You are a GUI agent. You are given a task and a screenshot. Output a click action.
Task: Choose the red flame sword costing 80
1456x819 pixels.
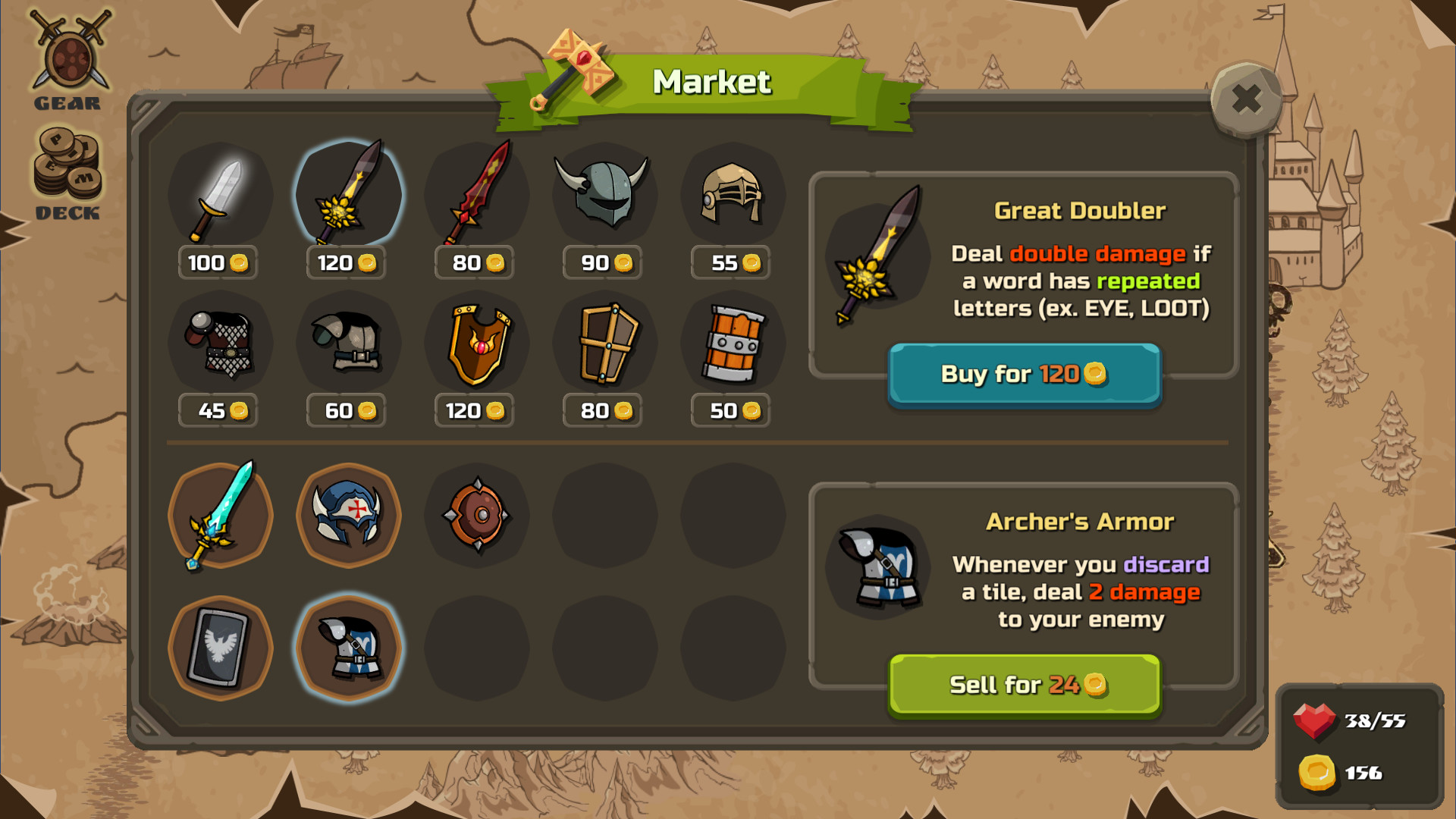476,195
